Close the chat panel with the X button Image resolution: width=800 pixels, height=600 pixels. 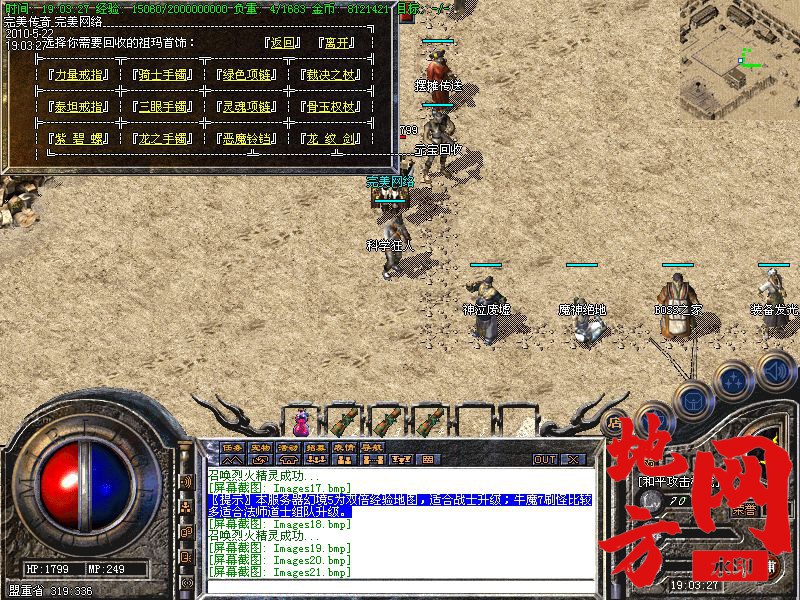coord(573,459)
